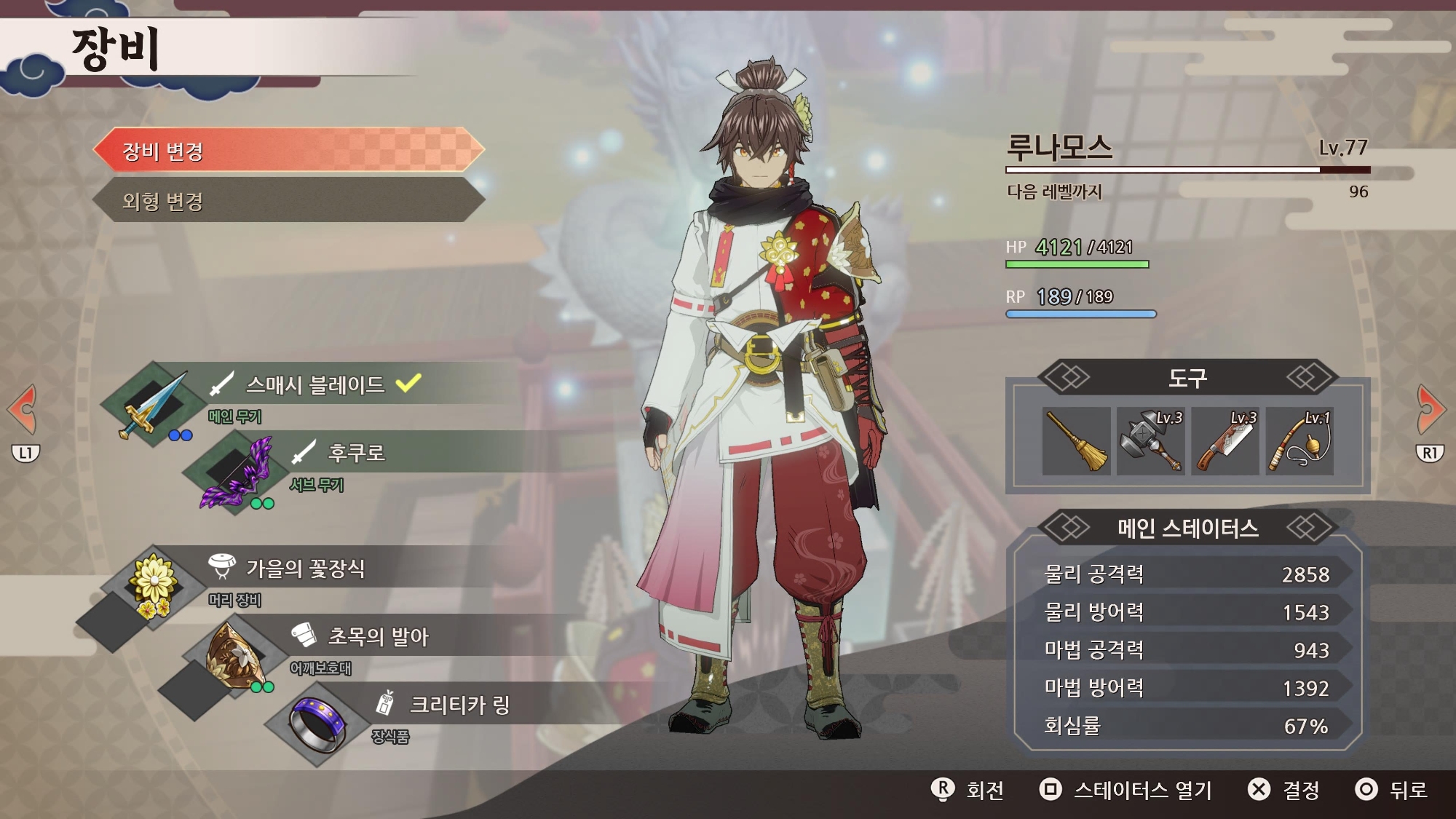Open the 후쿠로 sub weapon slot
The width and height of the screenshot is (1456, 819).
point(355,453)
